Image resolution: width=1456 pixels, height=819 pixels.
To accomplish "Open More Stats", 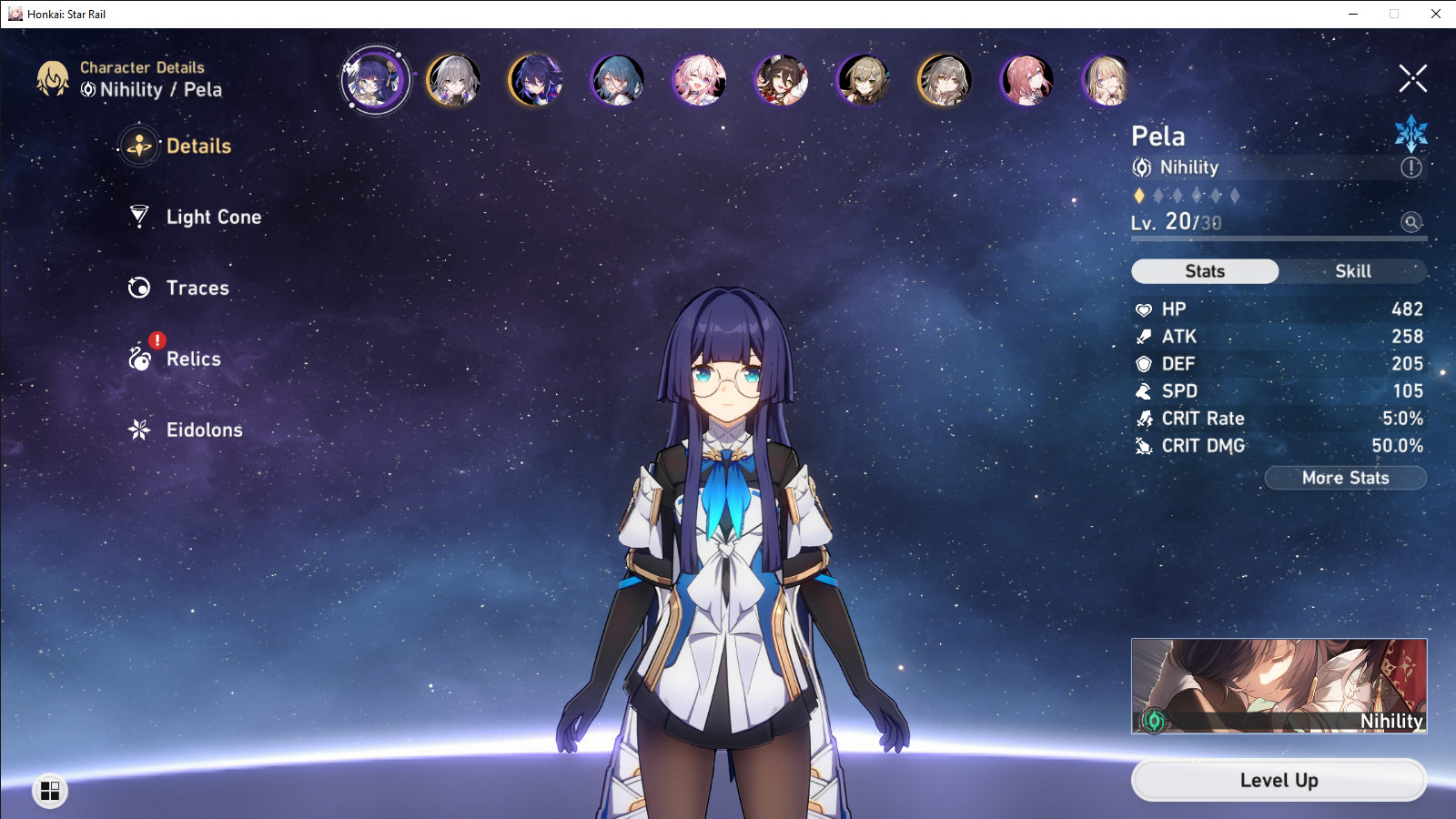I will (x=1345, y=478).
